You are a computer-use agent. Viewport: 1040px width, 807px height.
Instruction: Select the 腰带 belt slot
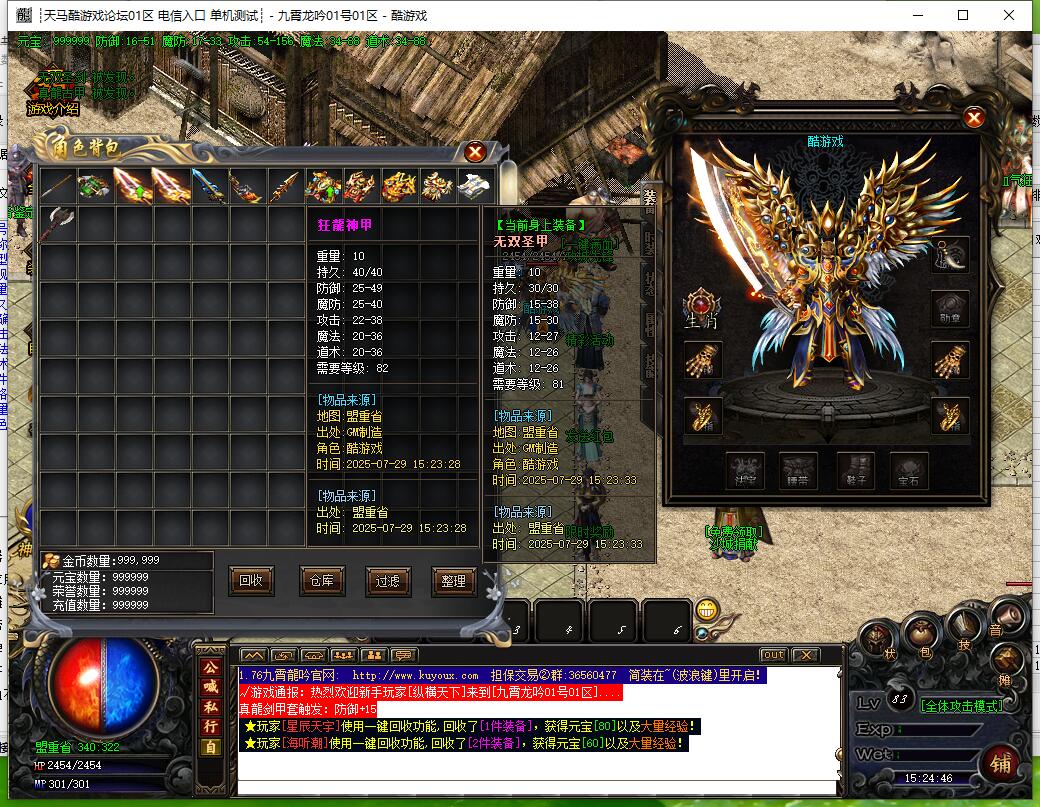[799, 468]
